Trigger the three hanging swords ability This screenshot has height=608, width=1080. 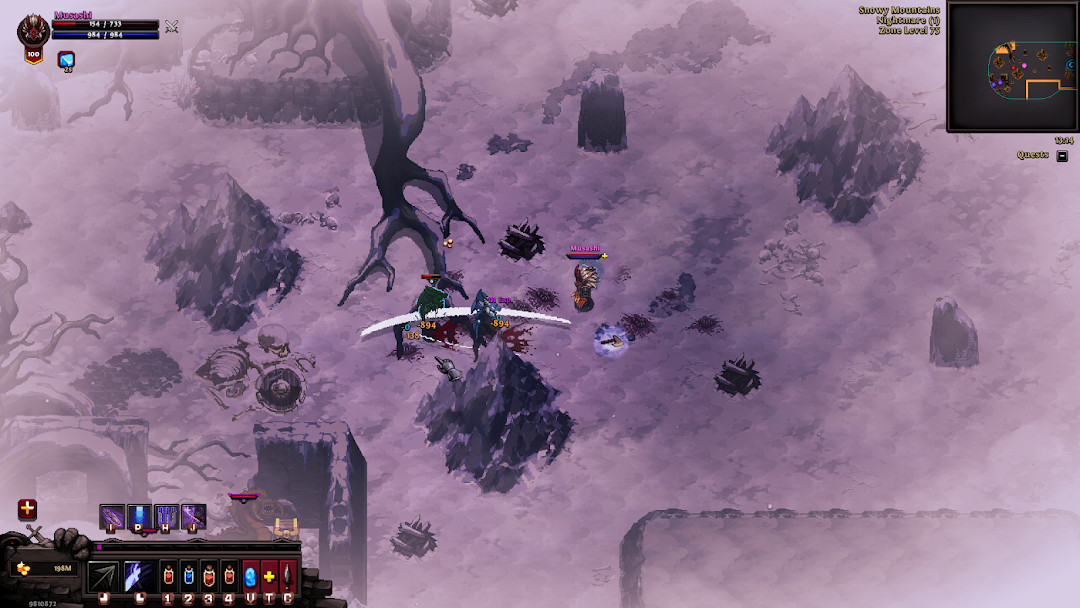click(166, 516)
